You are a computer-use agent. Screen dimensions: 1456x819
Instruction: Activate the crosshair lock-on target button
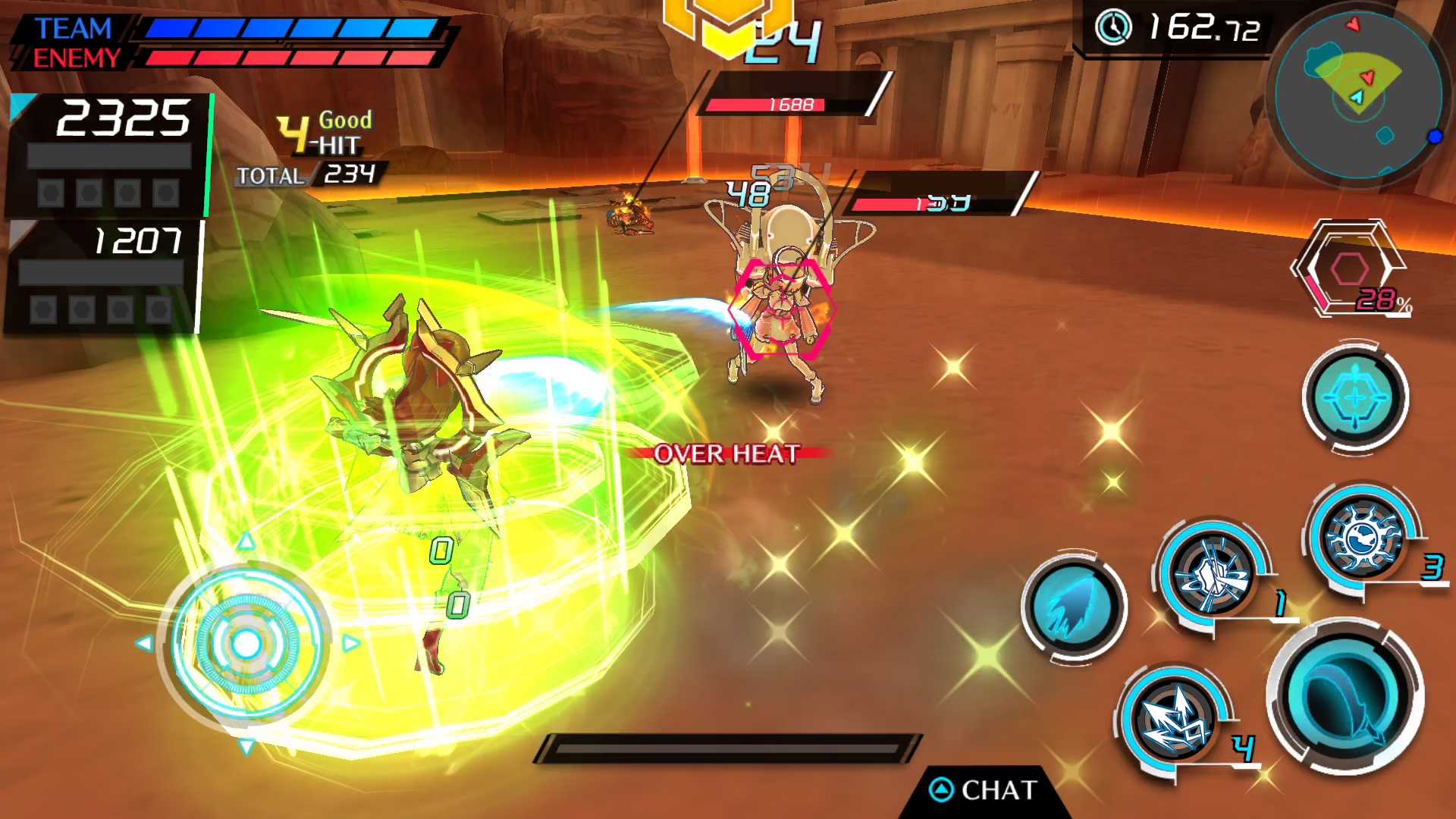coord(1355,397)
